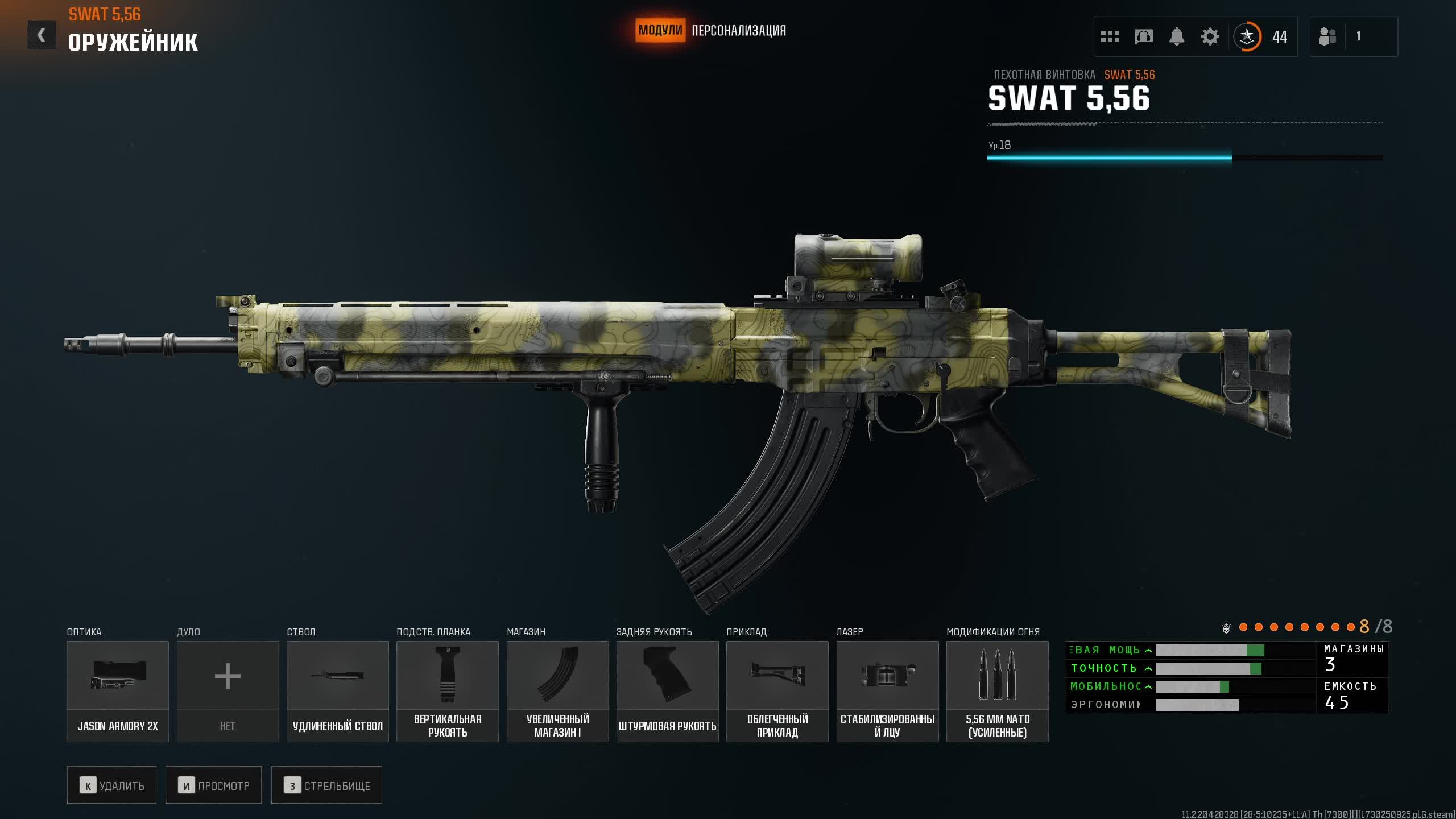Screen dimensions: 1456x819
Task: Select the Jason Armory 2X optic slot
Action: (x=118, y=691)
